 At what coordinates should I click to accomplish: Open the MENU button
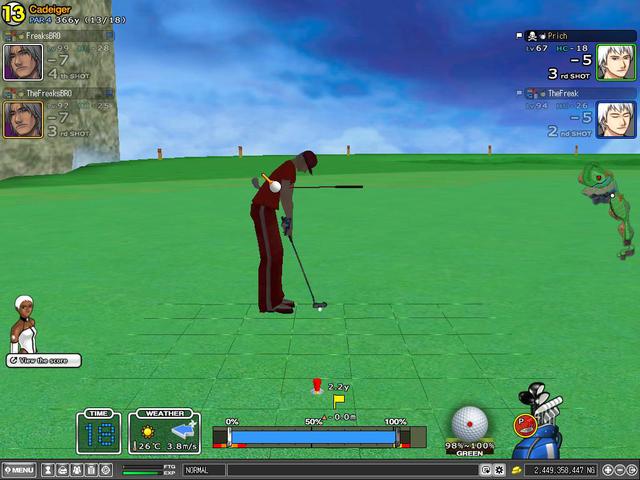pyautogui.click(x=19, y=469)
